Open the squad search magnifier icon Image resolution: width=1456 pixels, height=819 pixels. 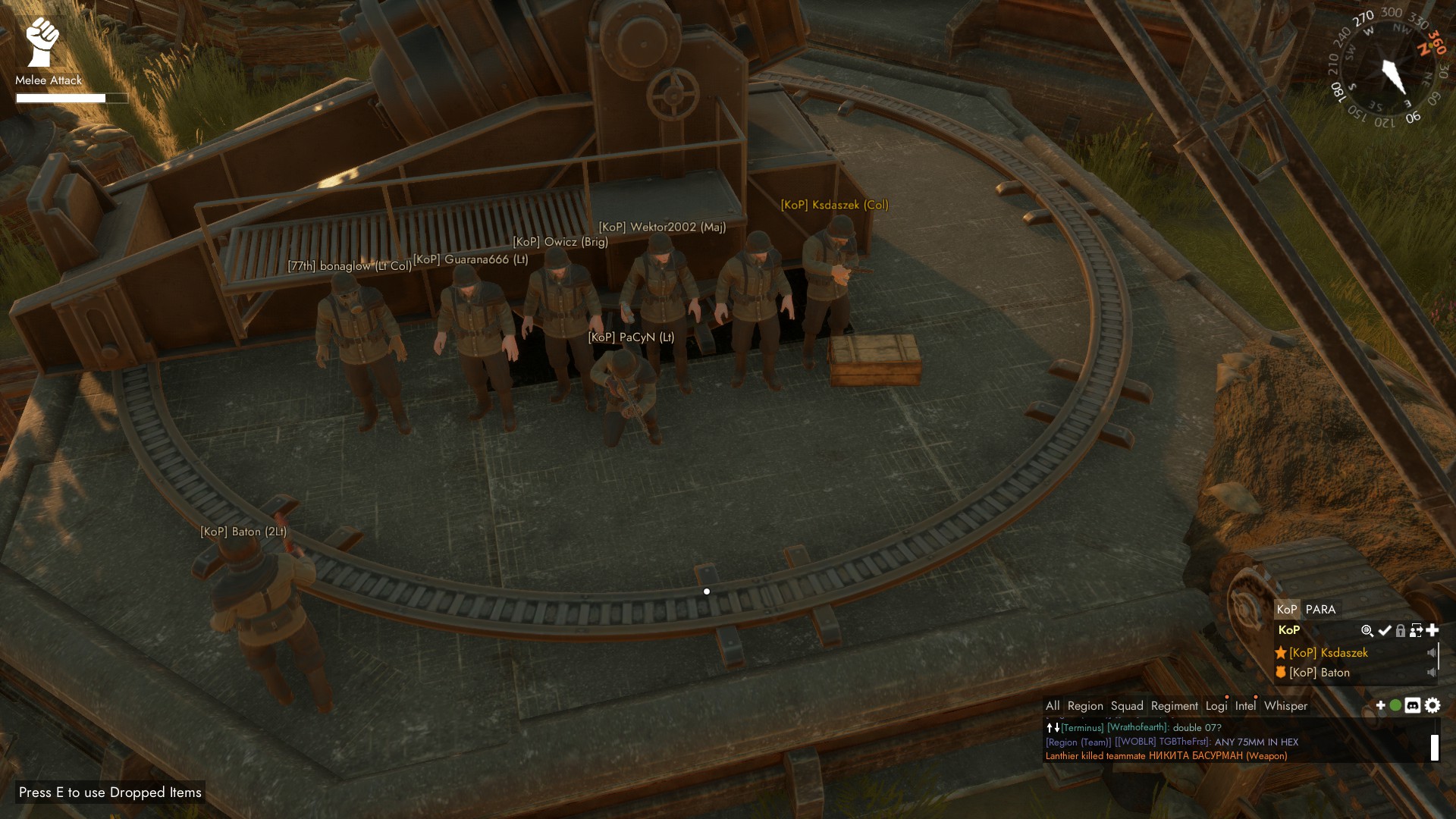(x=1368, y=631)
